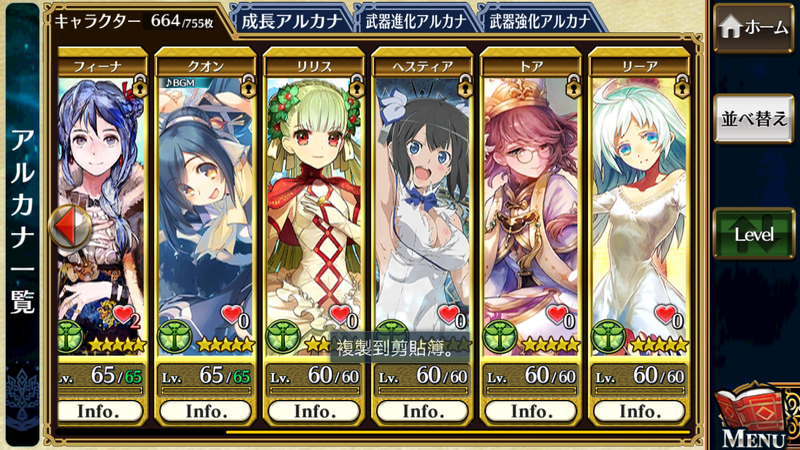
Task: Choose the リリス character card
Action: coord(313,200)
